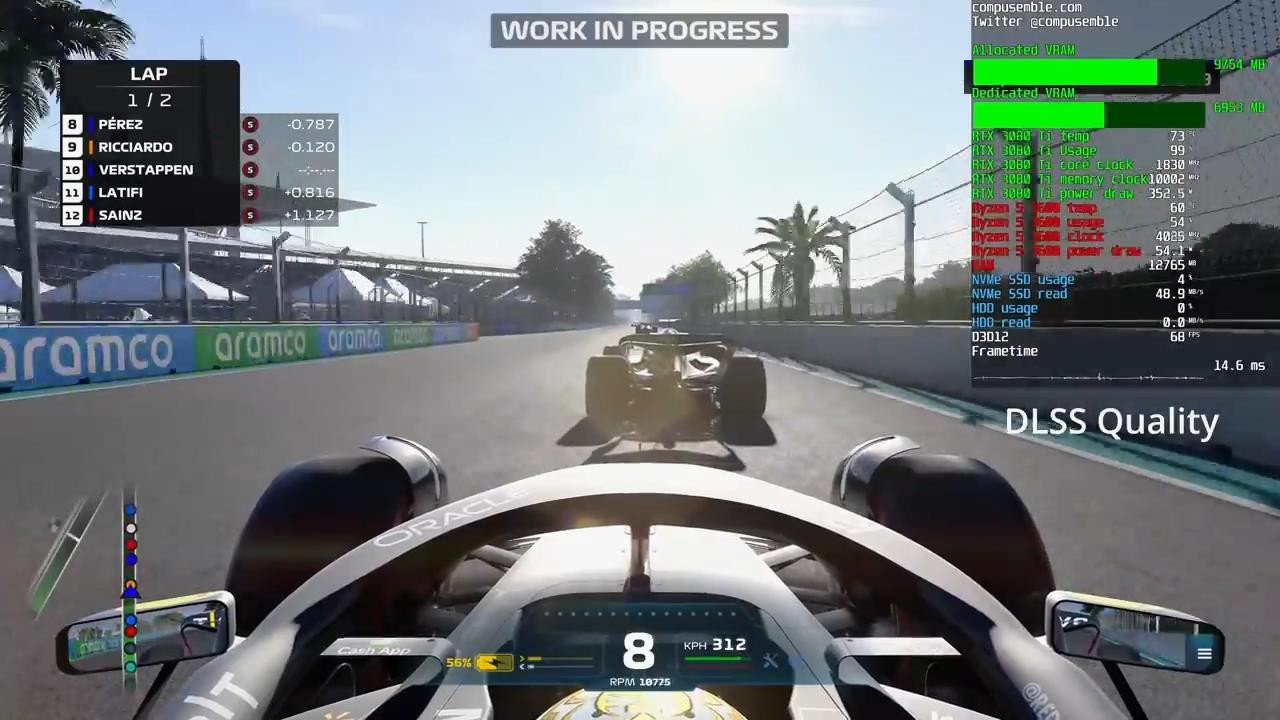Click Sainz's soft tyre compound indicator
Screen dimensions: 1280x720
[250, 215]
